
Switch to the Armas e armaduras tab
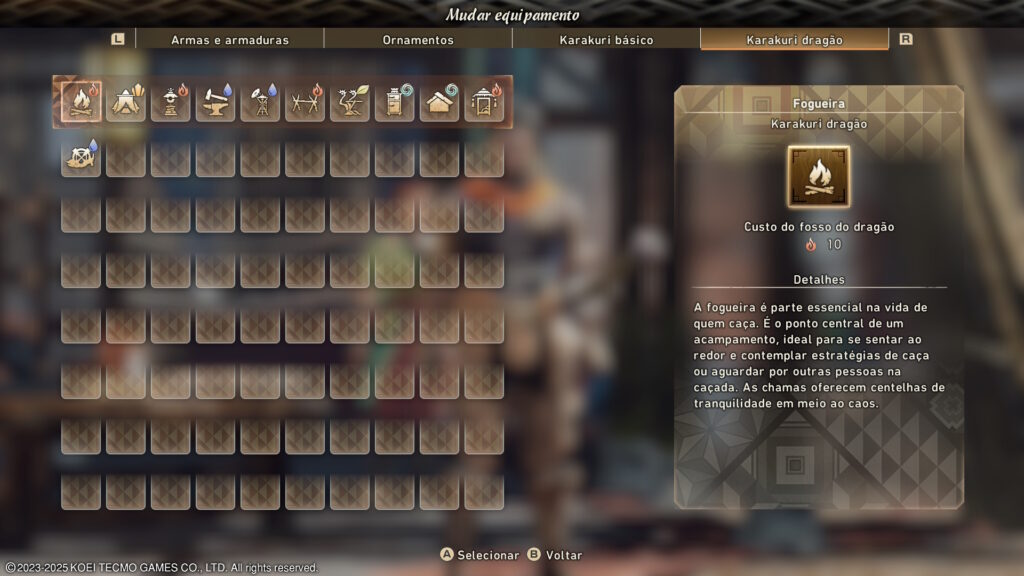[x=229, y=40]
